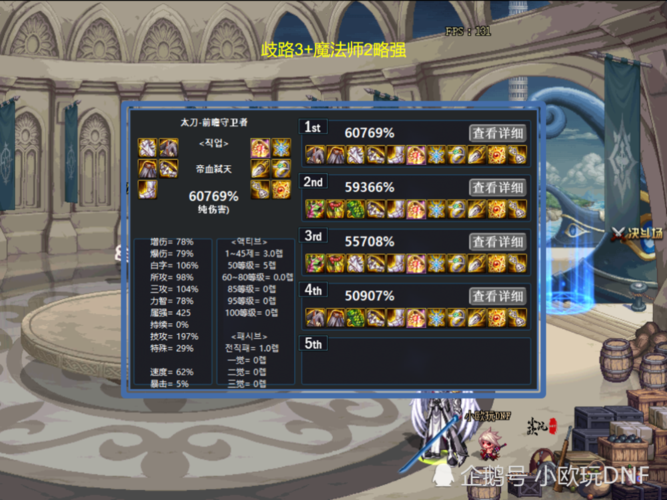
Task: Select the 2nd rank equipment icon row
Action: (x=415, y=208)
